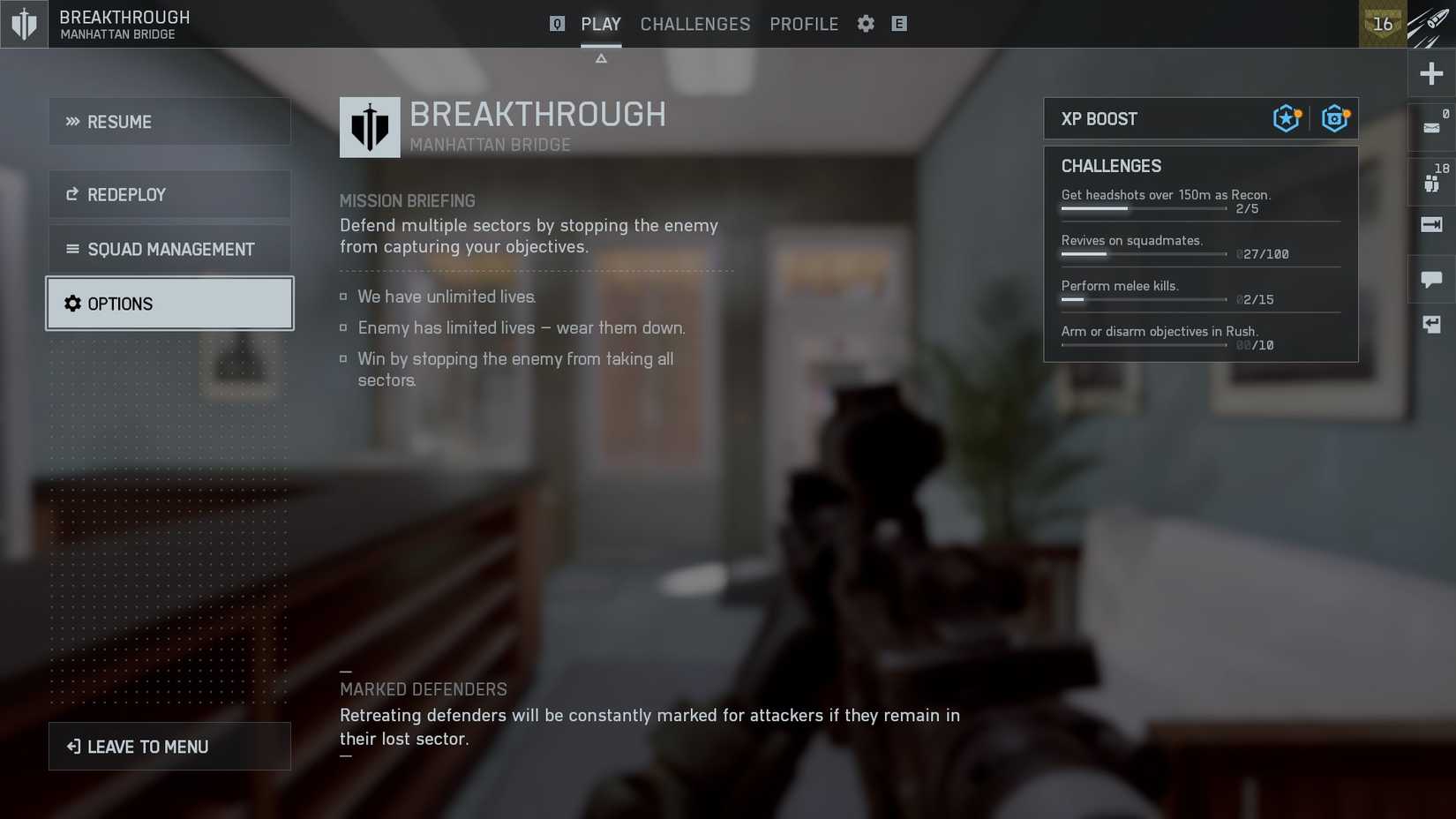Open the friends list icon showing 18

pos(1430,182)
